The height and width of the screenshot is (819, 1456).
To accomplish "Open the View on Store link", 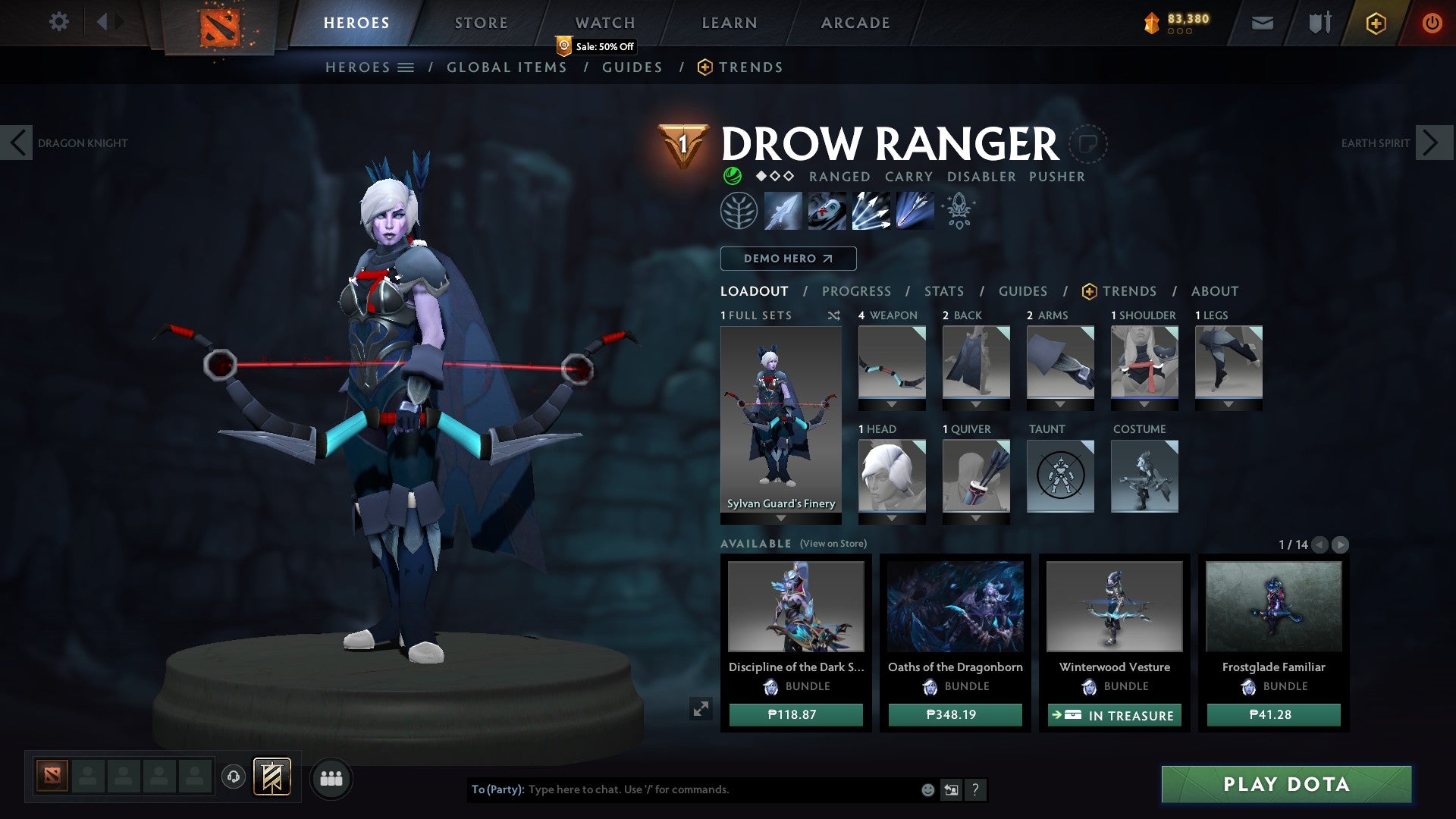I will 834,544.
